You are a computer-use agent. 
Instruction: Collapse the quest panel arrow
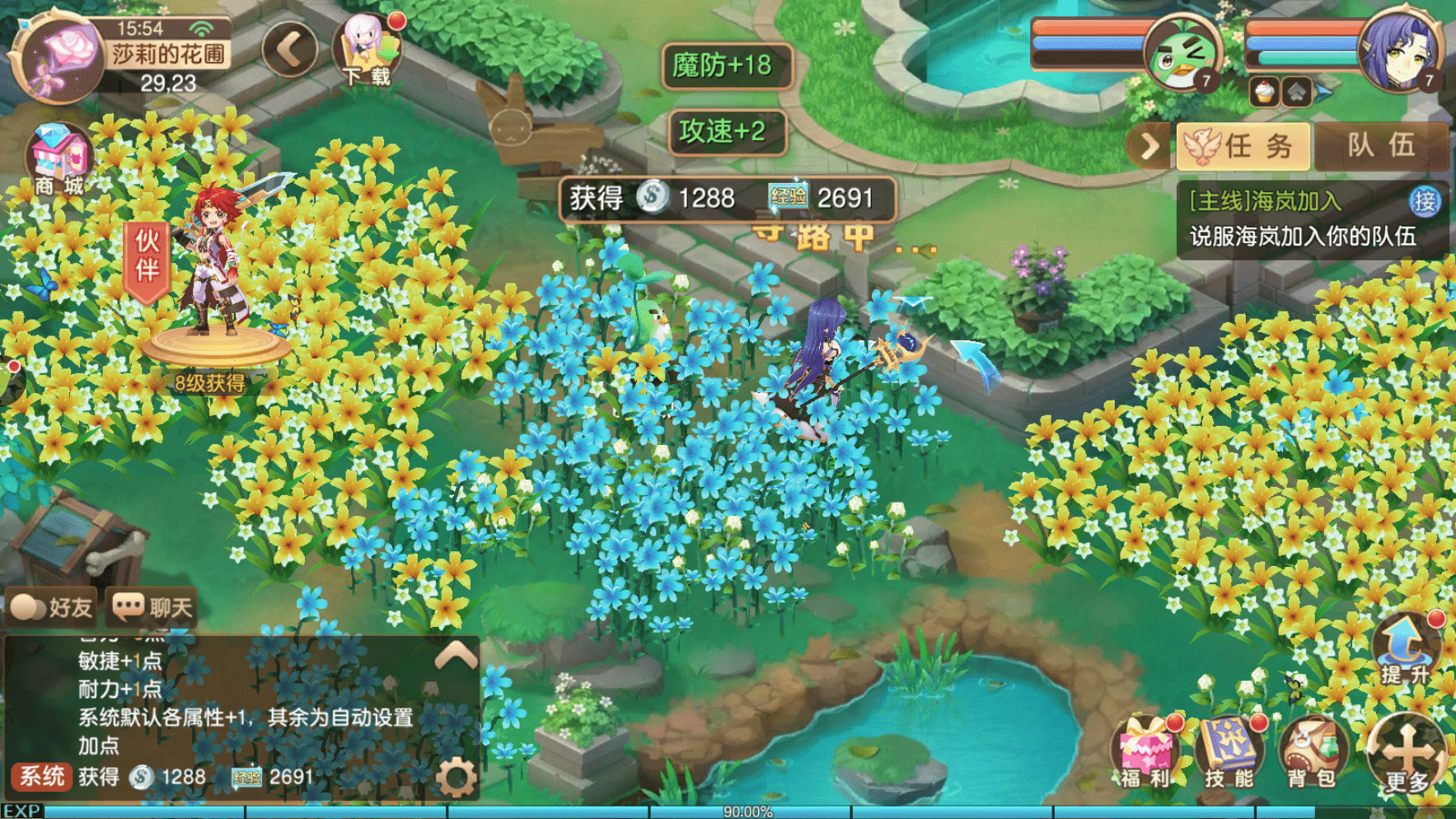click(1149, 147)
